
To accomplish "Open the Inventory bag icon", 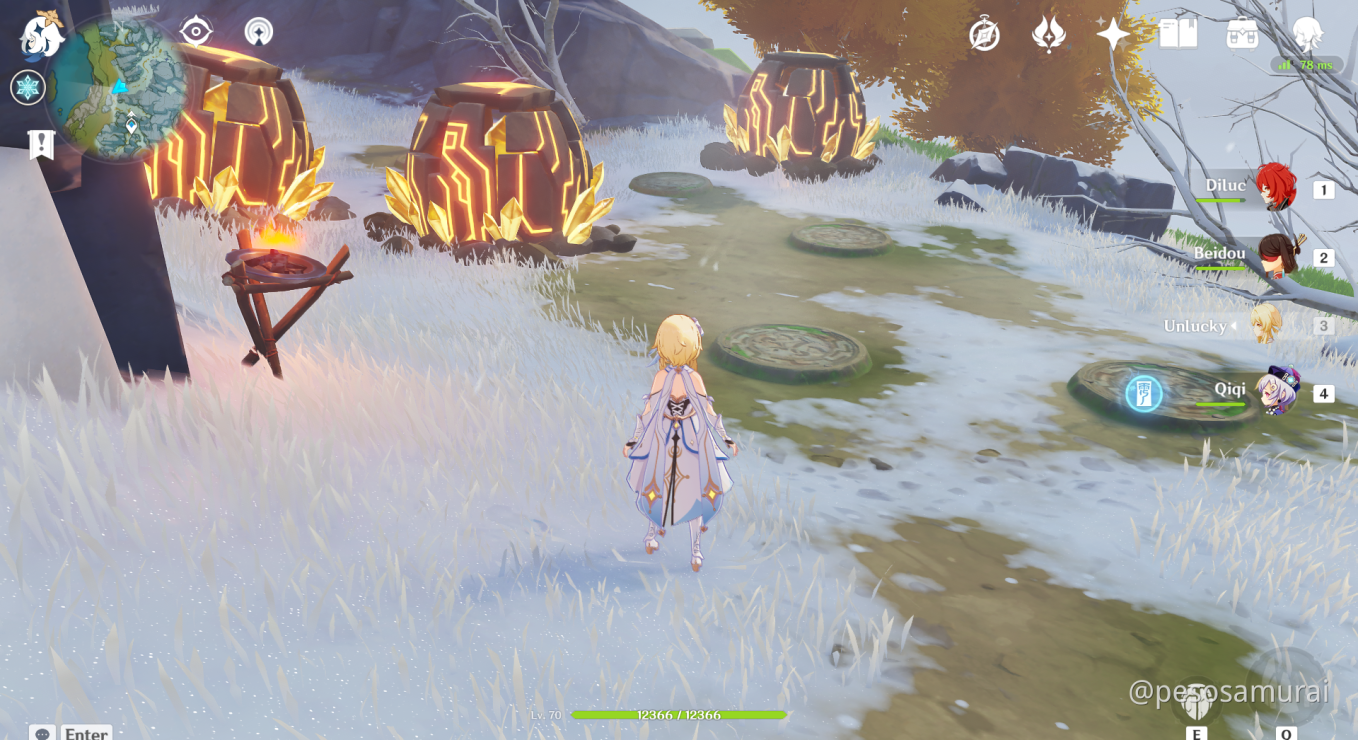I will 1241,34.
